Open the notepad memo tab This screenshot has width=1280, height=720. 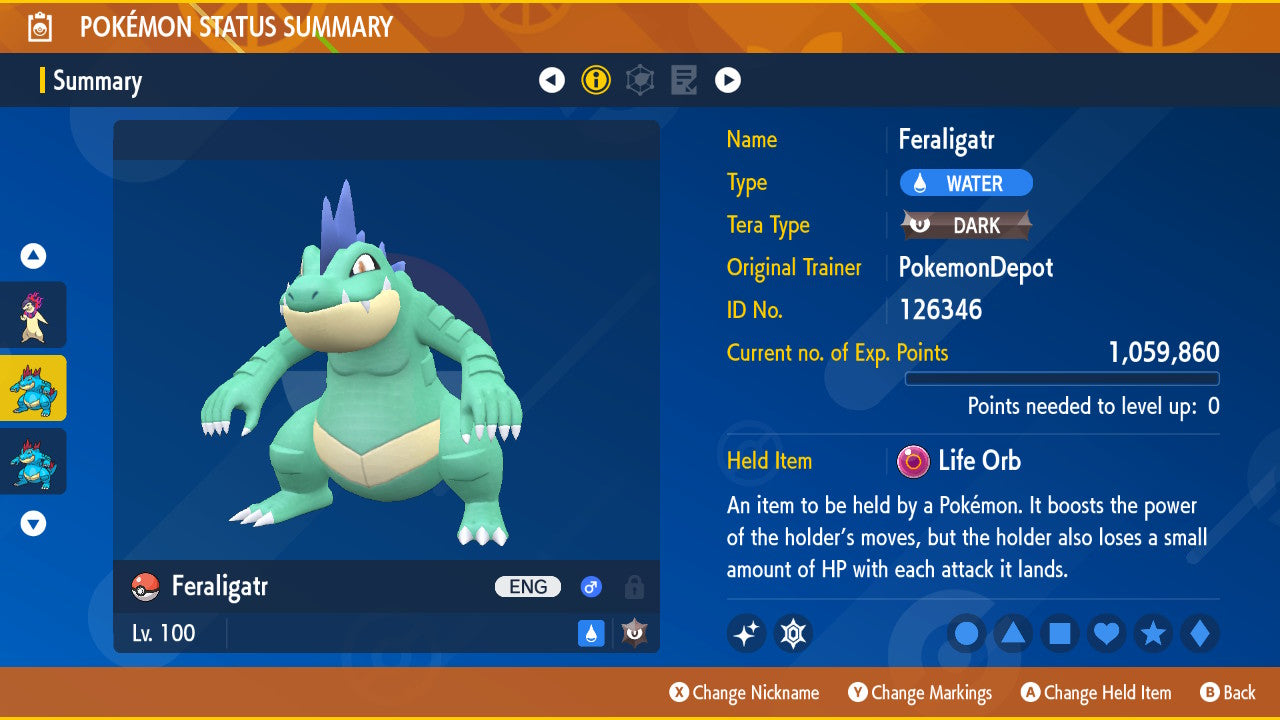[684, 80]
